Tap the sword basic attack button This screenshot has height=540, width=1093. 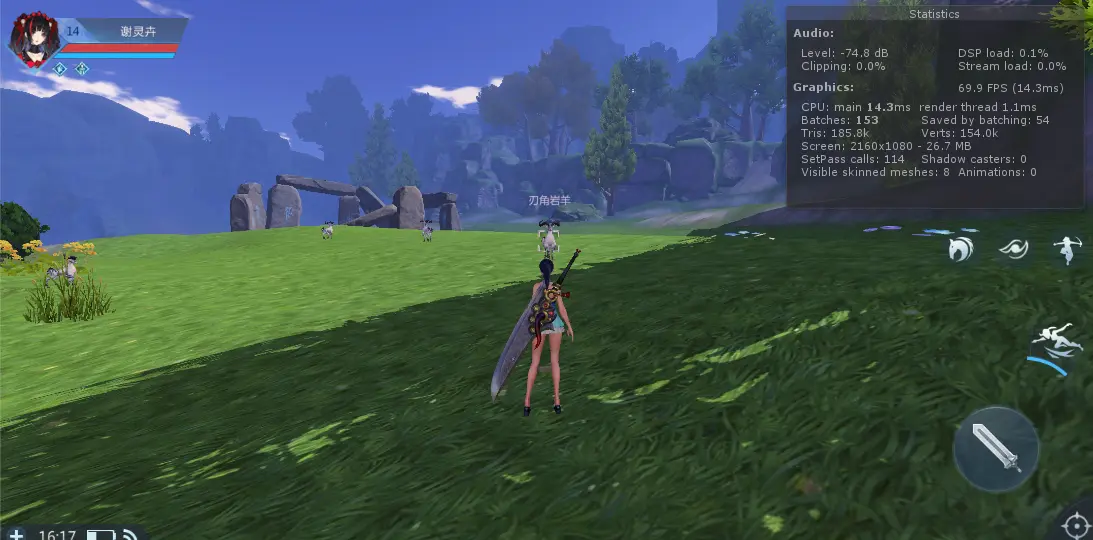(x=995, y=448)
